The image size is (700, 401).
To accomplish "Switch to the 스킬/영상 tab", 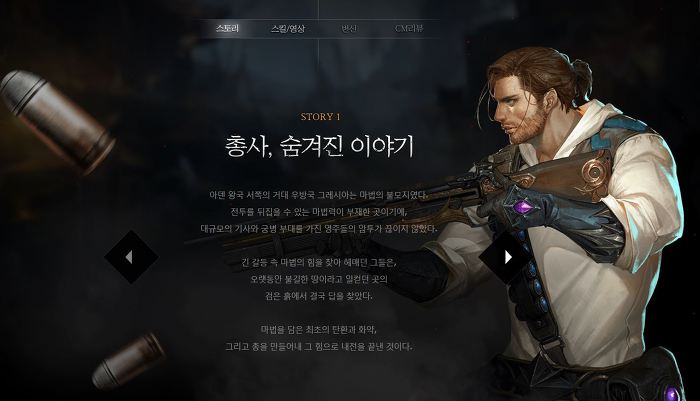I will pos(287,28).
